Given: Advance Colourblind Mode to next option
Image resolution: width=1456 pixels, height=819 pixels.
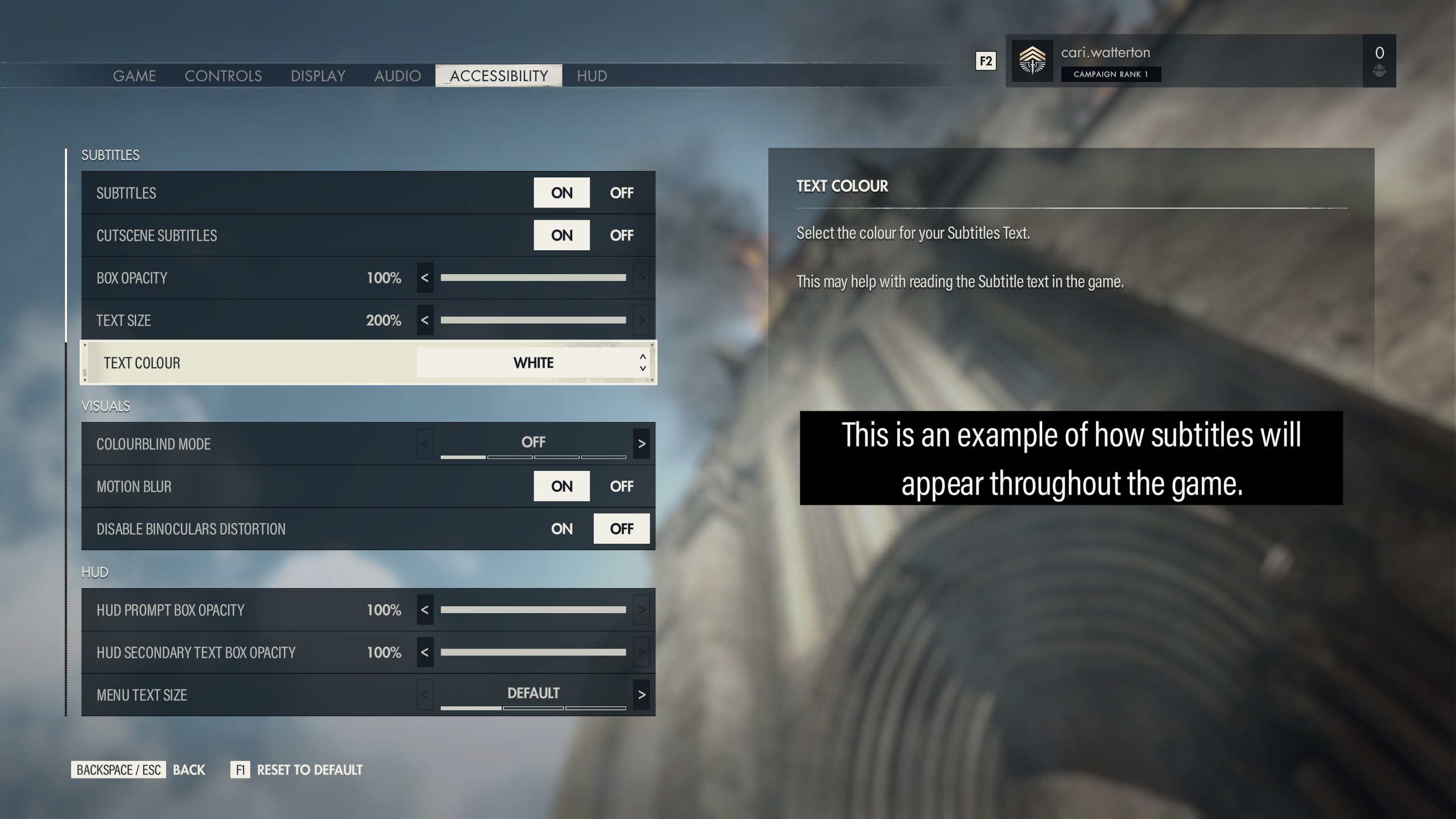Looking at the screenshot, I should [642, 444].
